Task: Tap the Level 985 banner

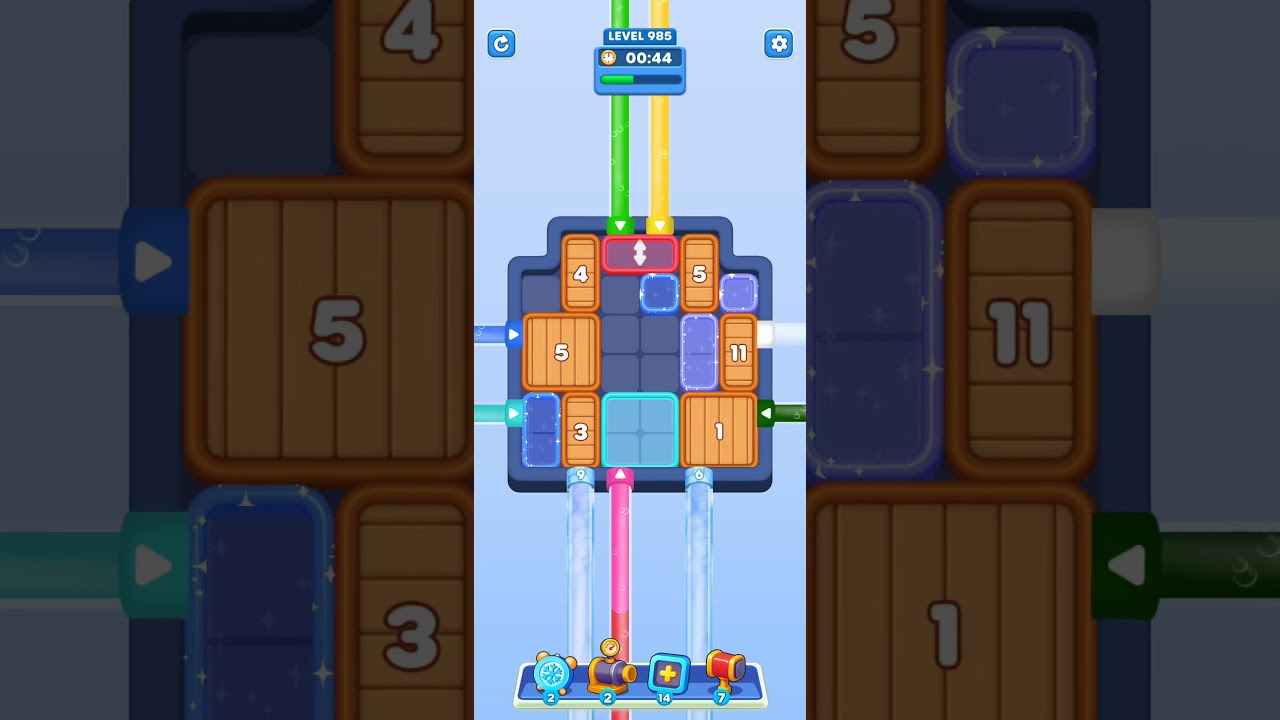Action: point(640,35)
